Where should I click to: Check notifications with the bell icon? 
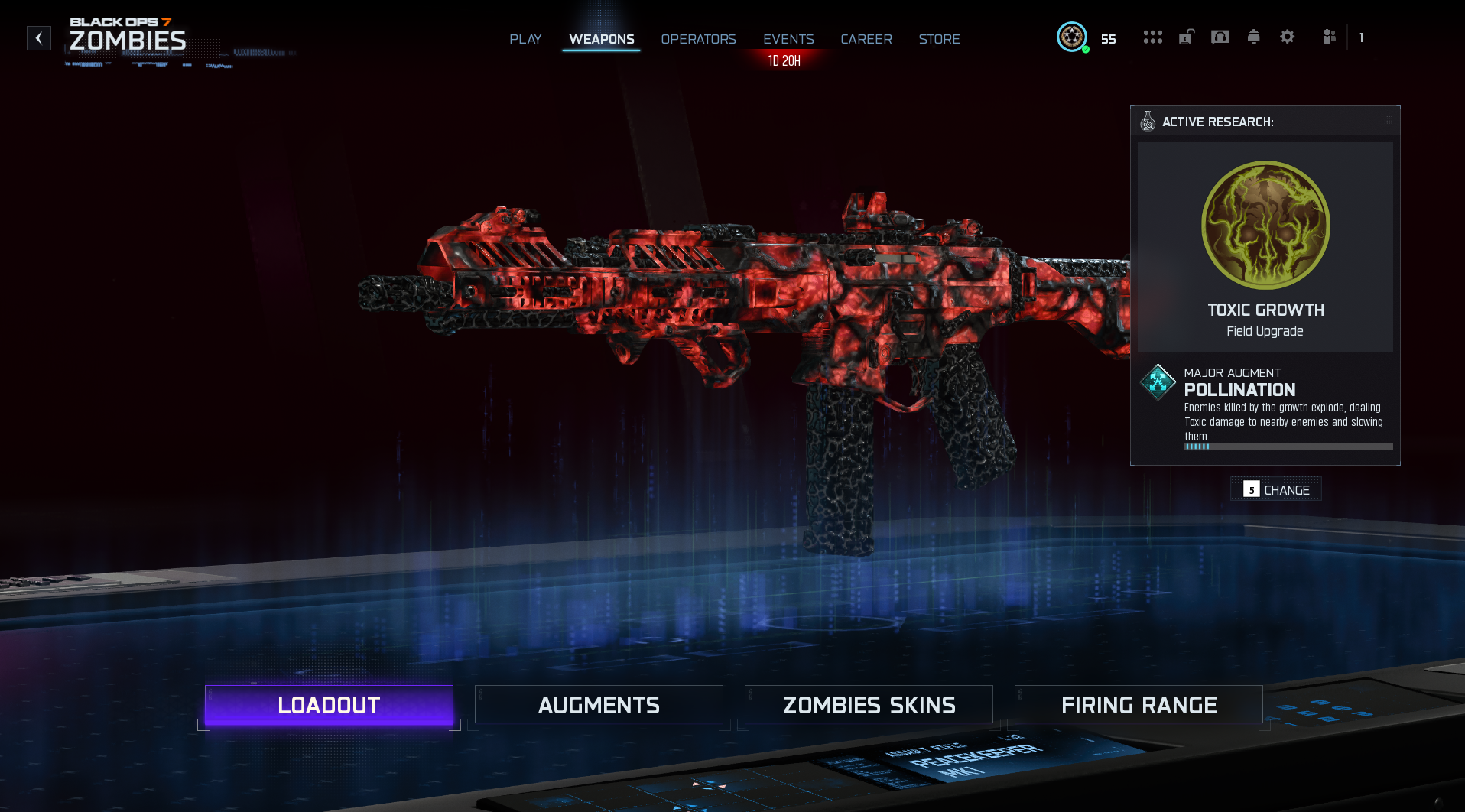1253,37
